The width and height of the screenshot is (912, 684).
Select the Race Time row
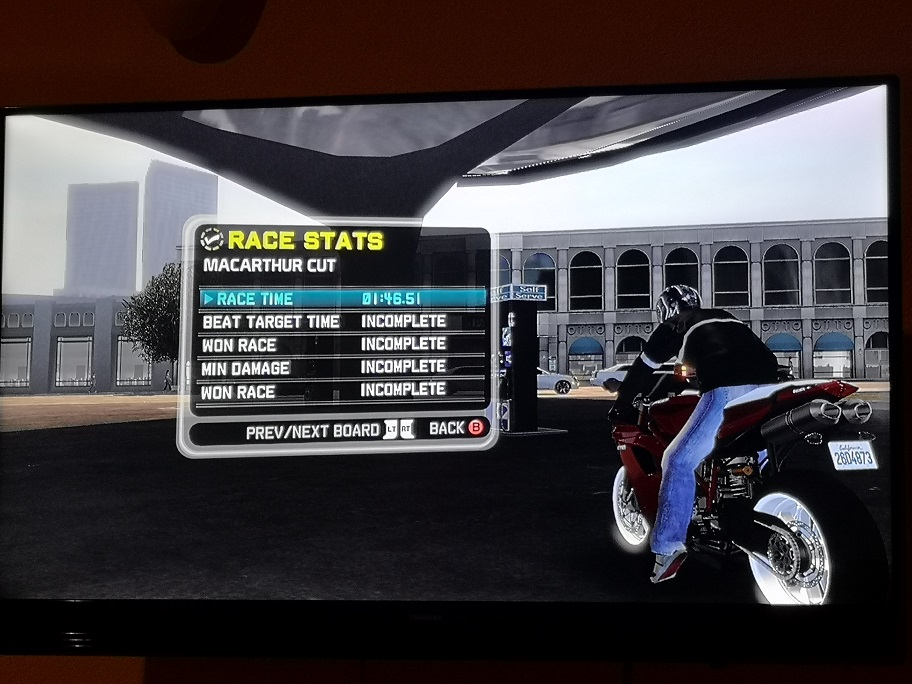tap(342, 298)
